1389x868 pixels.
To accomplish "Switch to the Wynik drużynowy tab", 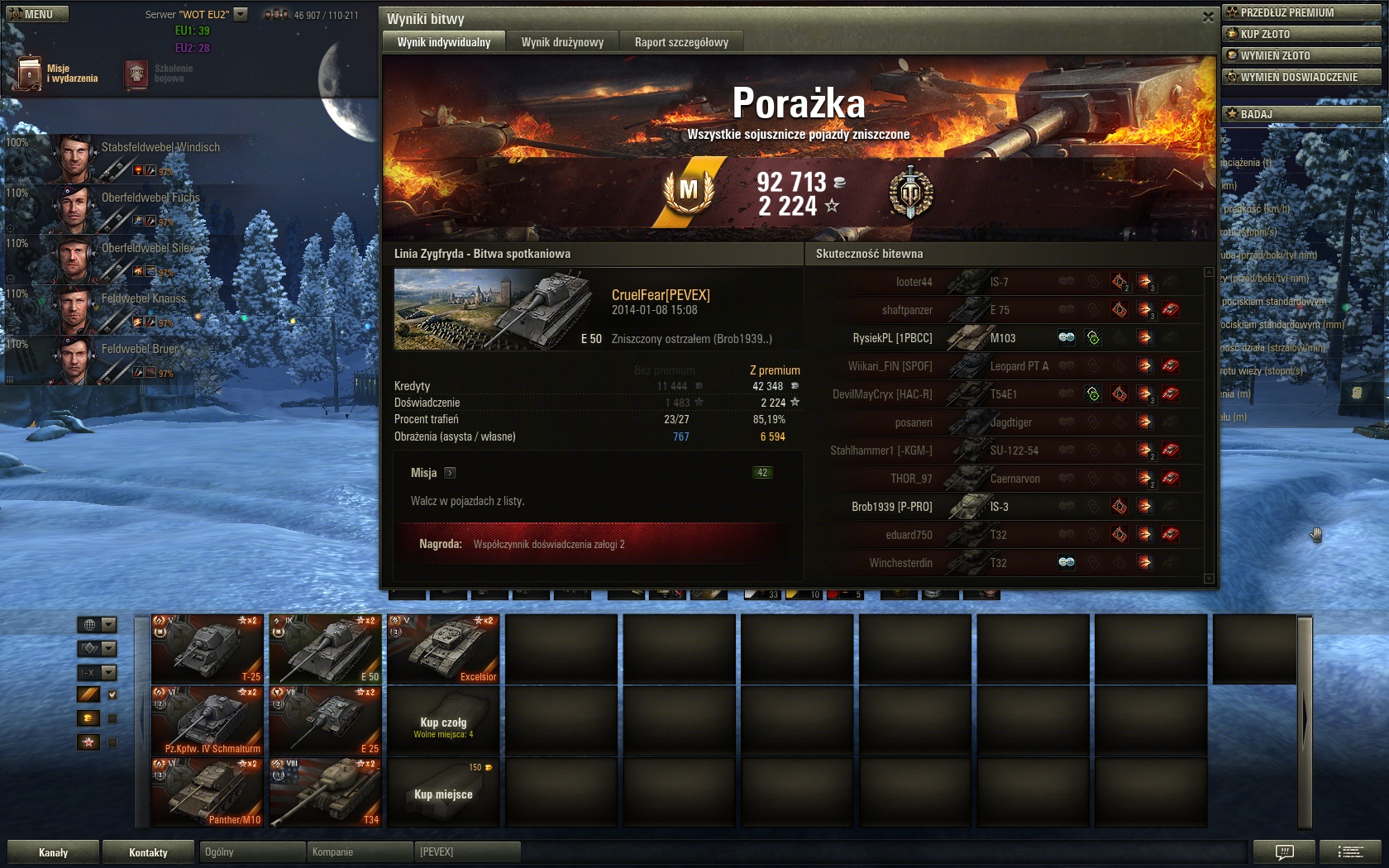I will point(562,42).
